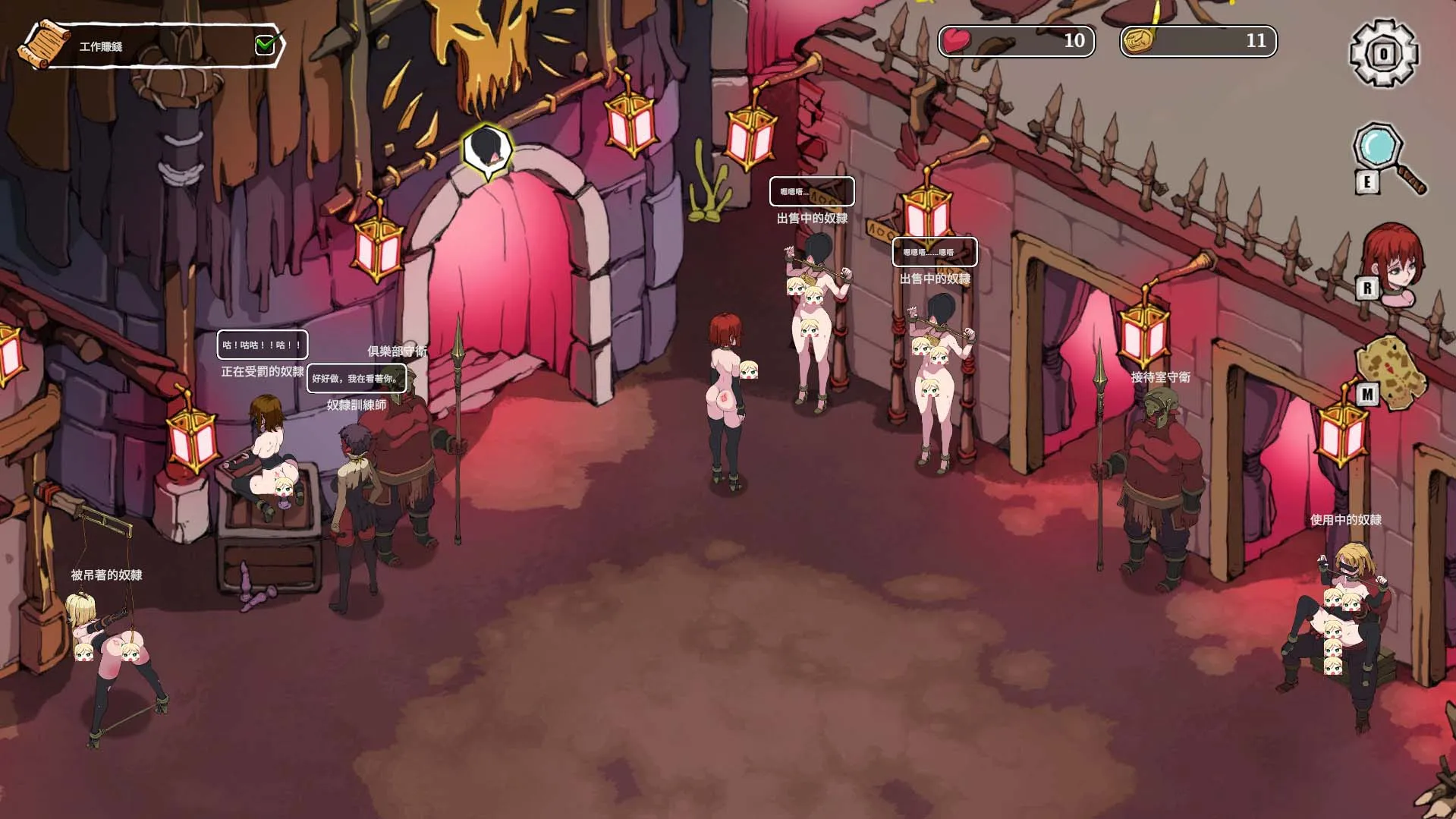1456x819 pixels.
Task: Open the parchment map
Action: (1391, 371)
